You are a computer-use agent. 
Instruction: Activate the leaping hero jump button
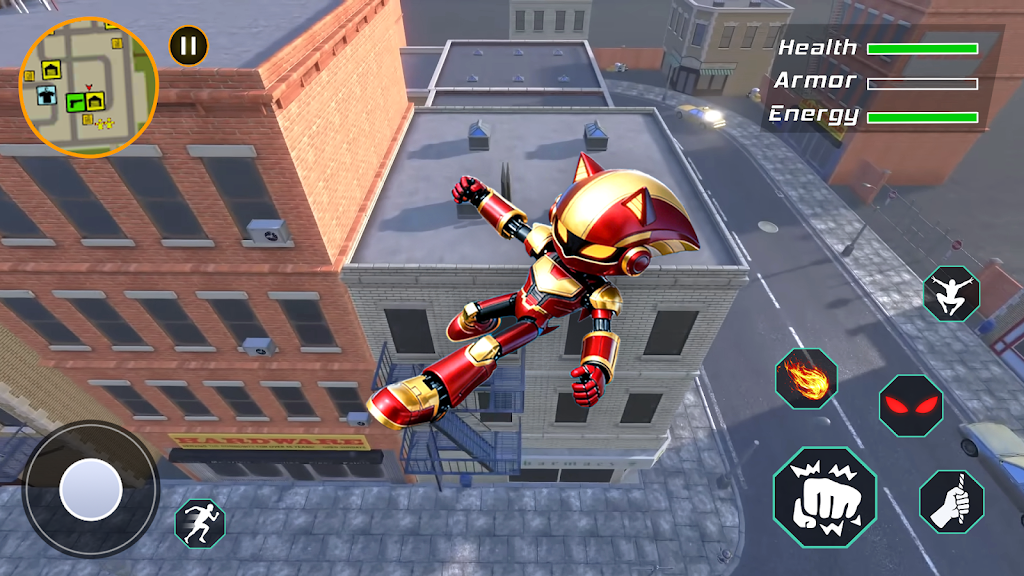pos(951,293)
